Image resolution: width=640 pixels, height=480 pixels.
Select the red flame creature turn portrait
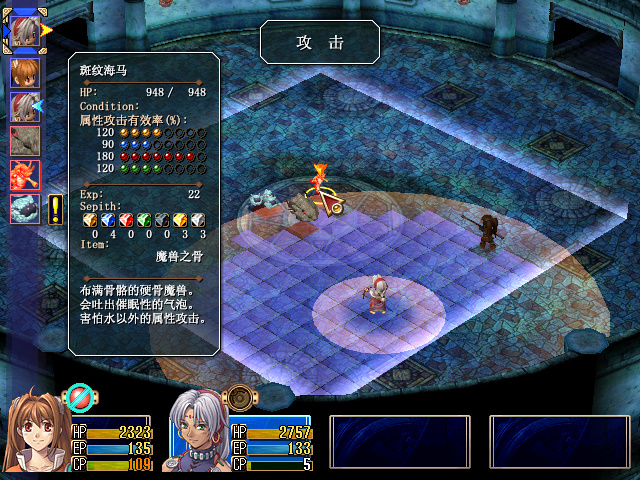point(25,174)
